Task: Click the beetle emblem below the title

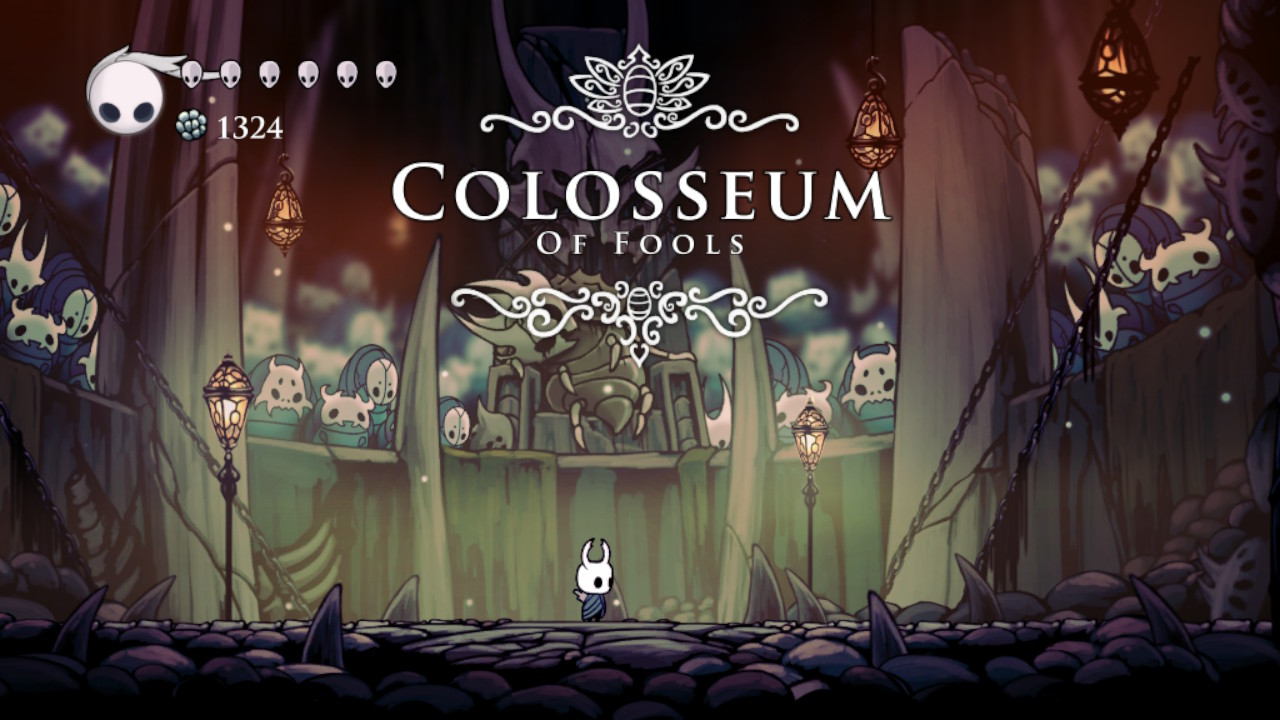Action: (637, 305)
